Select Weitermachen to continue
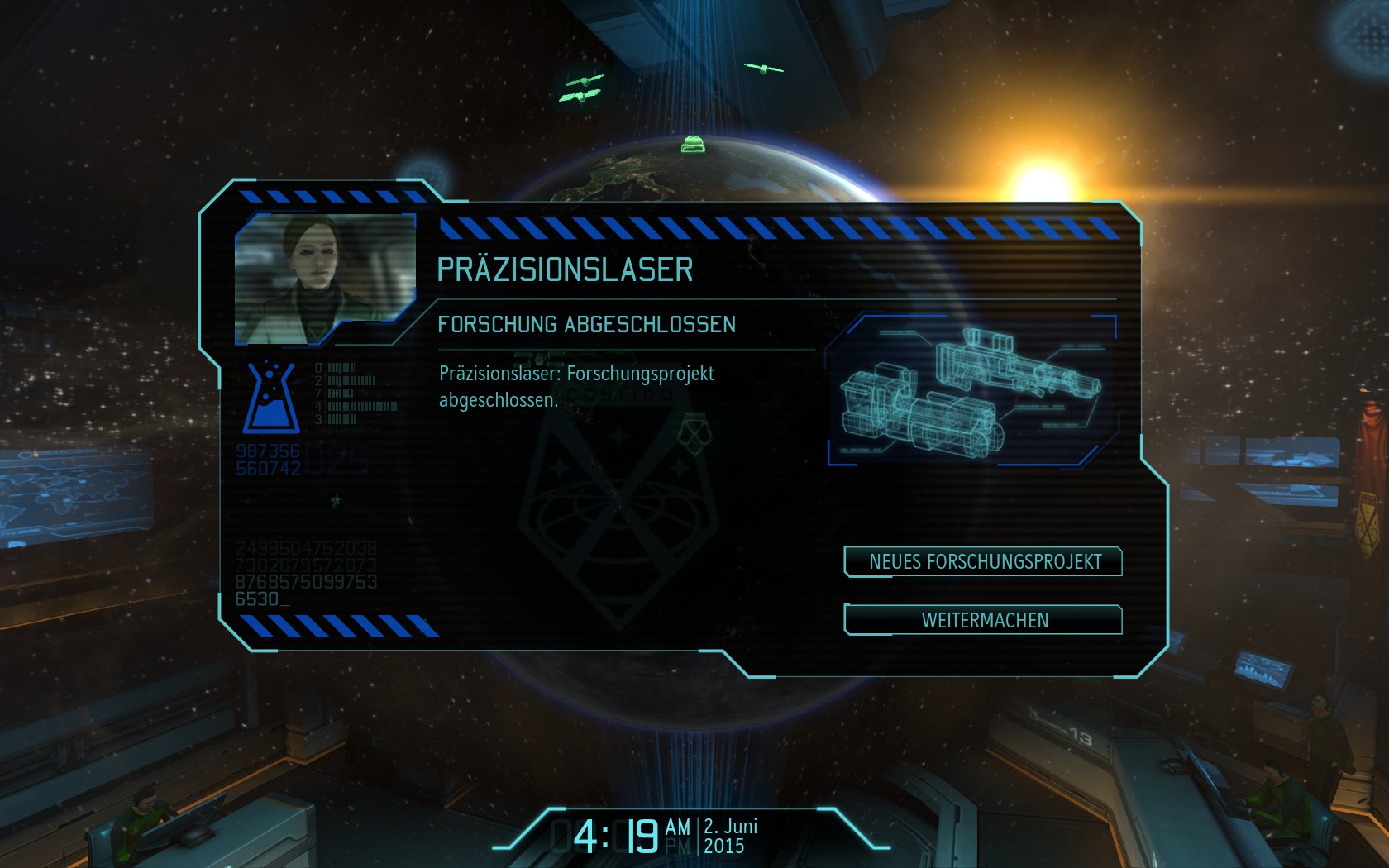This screenshot has height=868, width=1389. 983,620
